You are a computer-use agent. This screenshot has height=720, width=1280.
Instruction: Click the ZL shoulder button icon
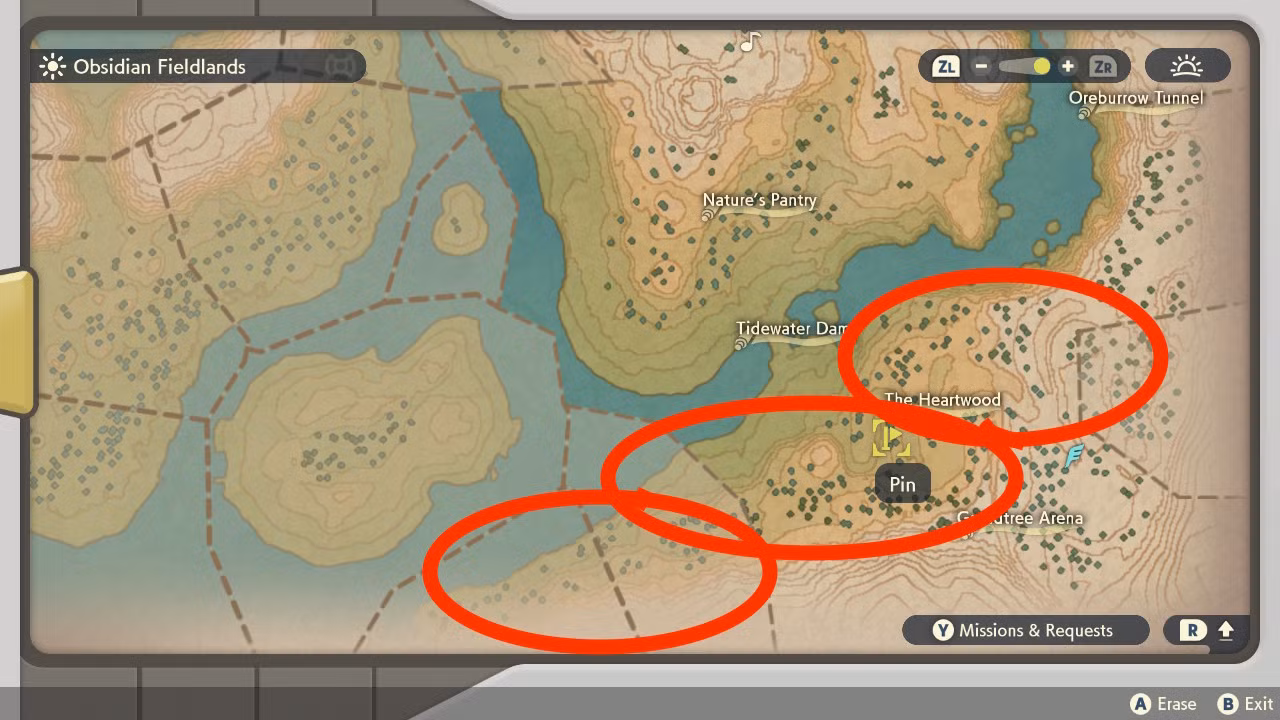coord(944,66)
